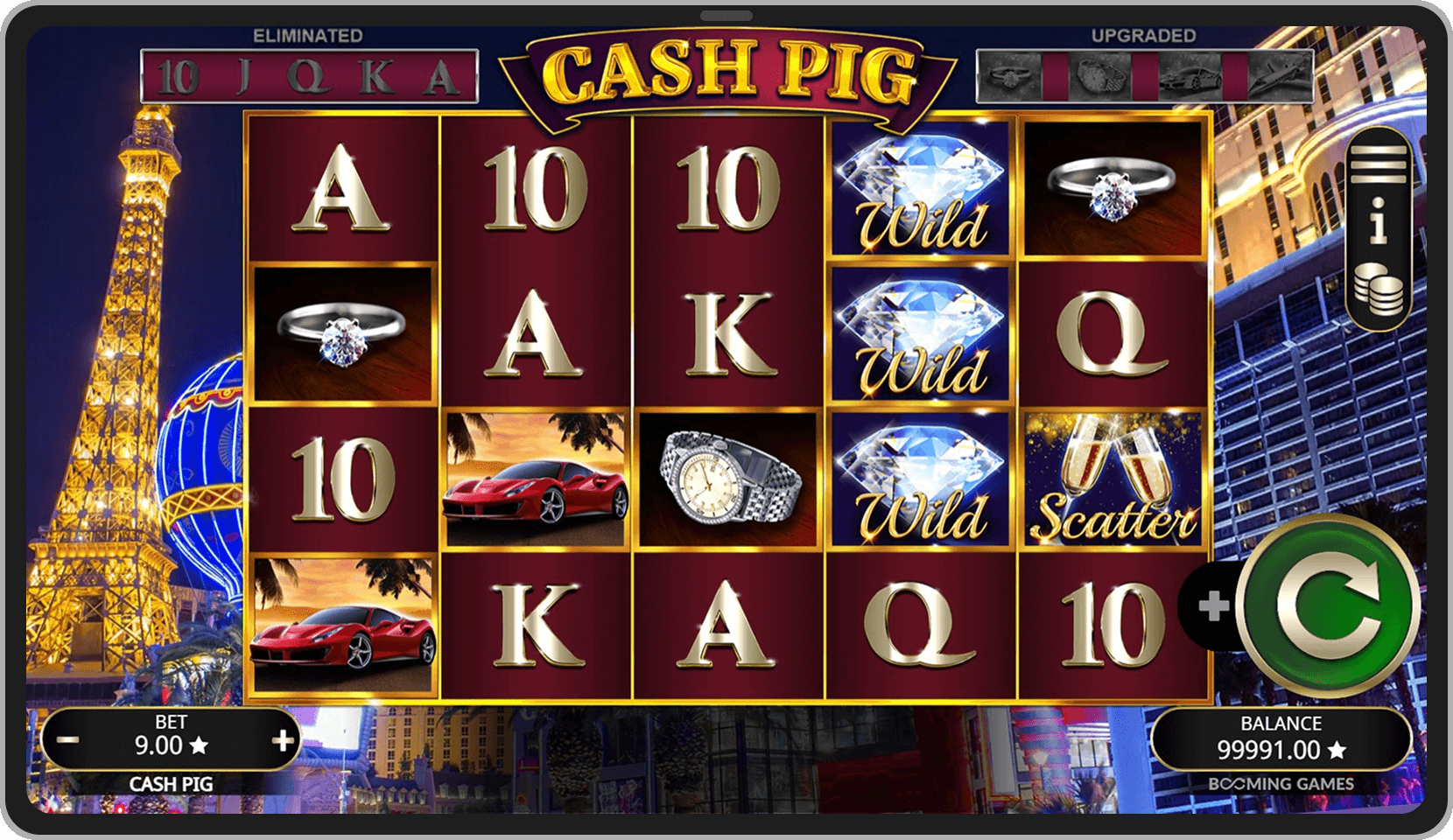Open the game menu via hamburger icon
The width and height of the screenshot is (1453, 840).
pyautogui.click(x=1379, y=162)
